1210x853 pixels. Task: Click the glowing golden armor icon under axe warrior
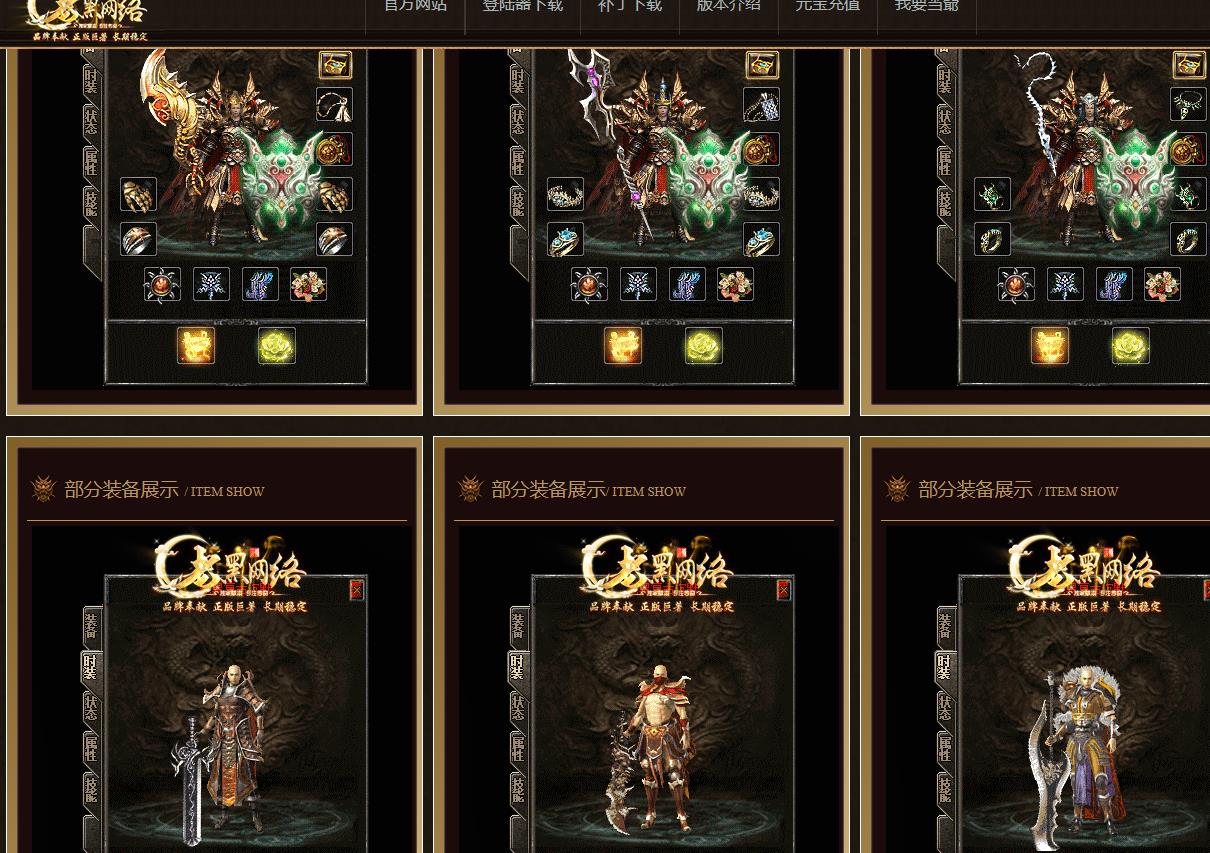tap(196, 346)
